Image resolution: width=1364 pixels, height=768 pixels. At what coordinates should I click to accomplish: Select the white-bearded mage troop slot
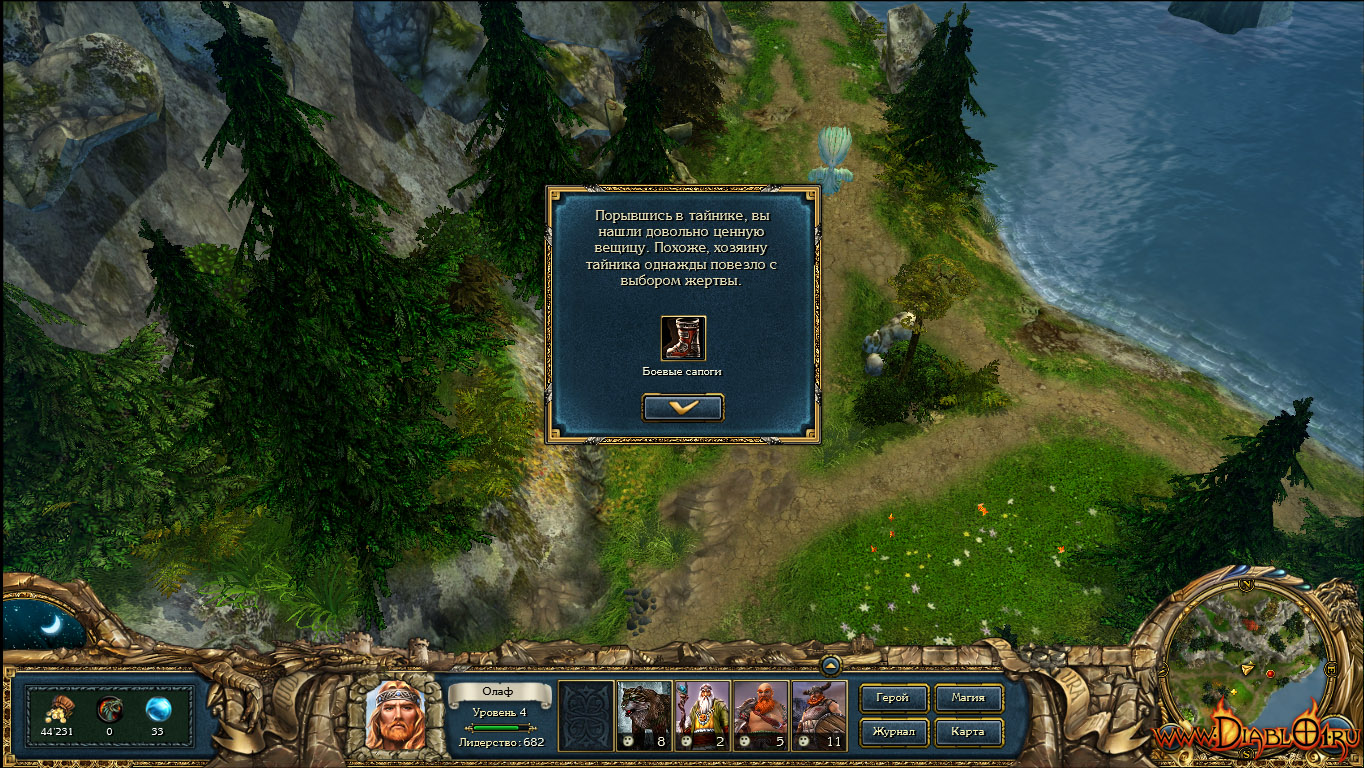pos(702,715)
